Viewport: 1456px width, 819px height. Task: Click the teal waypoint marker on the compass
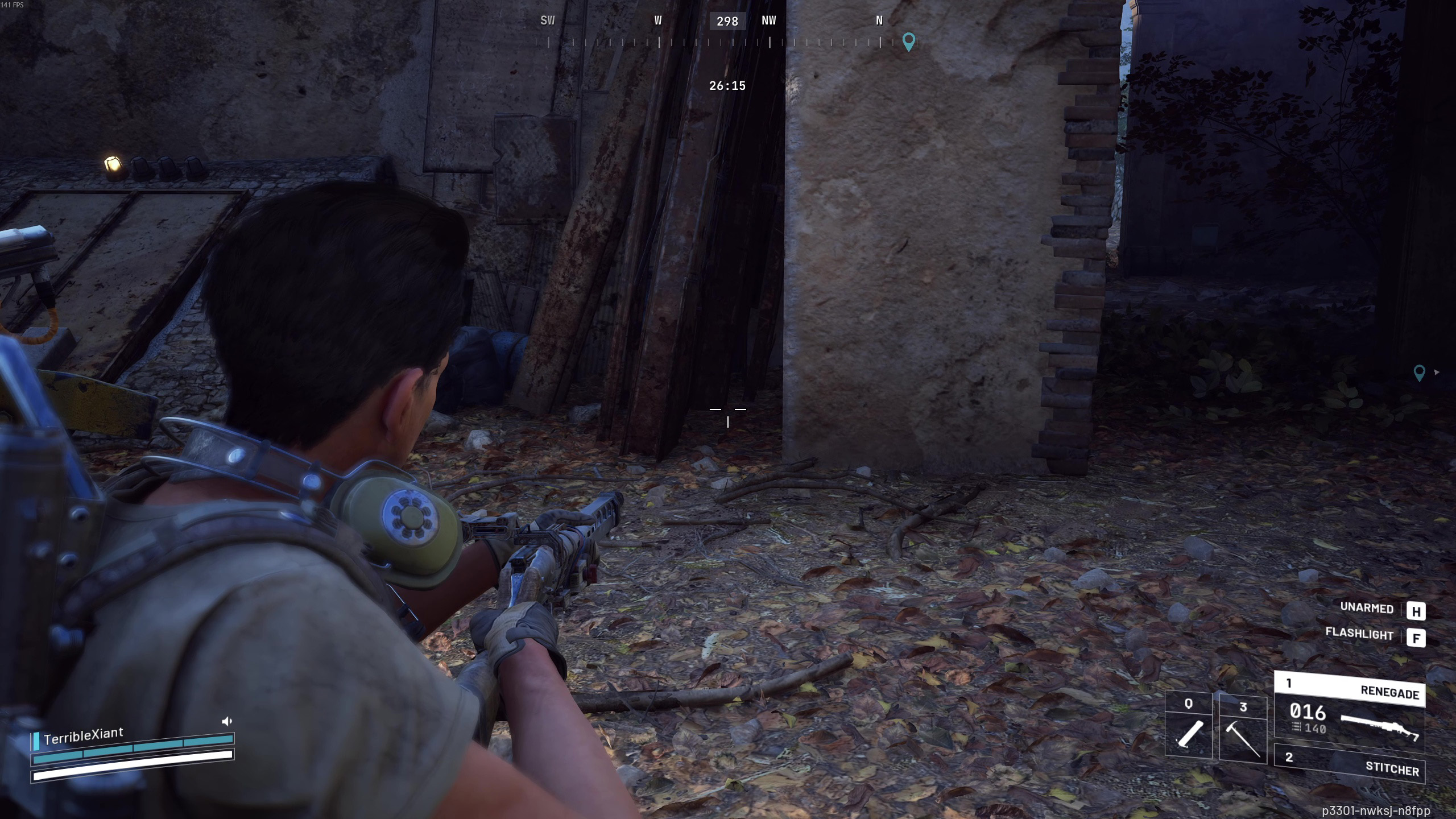pyautogui.click(x=908, y=42)
